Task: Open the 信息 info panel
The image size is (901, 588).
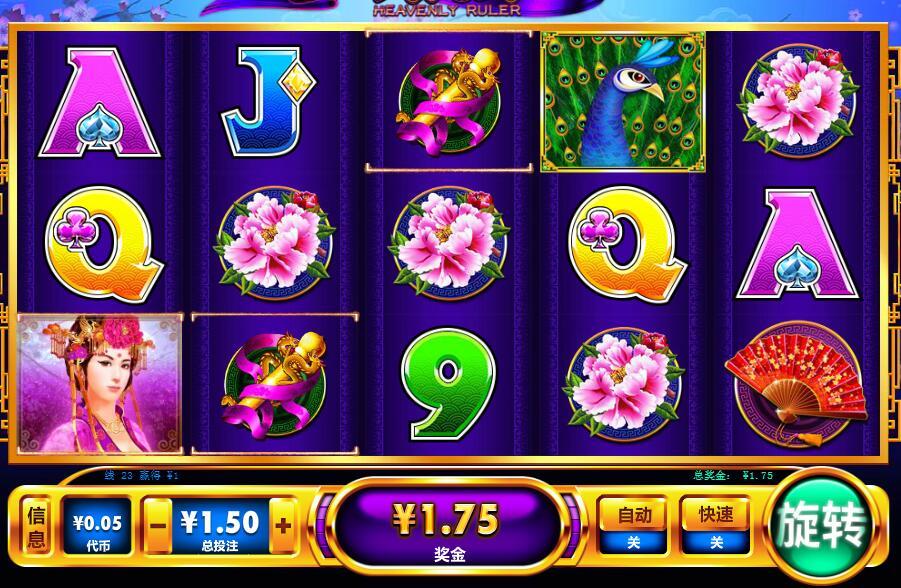Action: tap(36, 526)
